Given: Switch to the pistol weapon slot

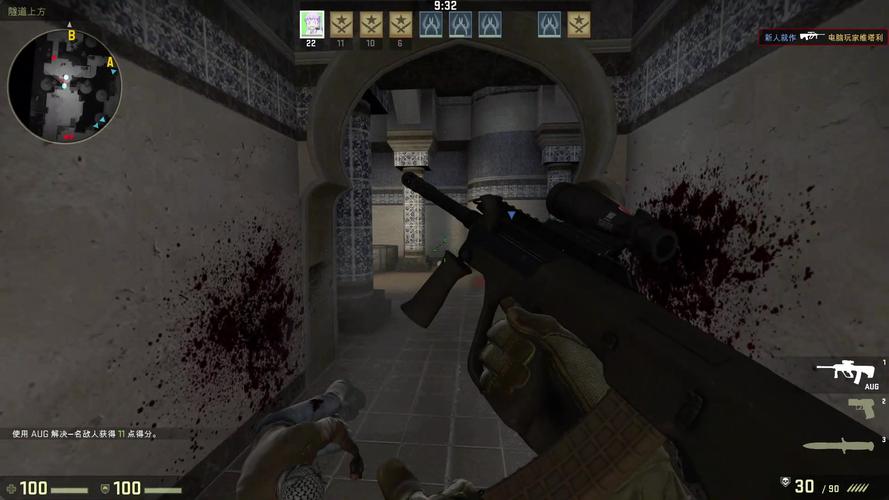Looking at the screenshot, I should tap(860, 408).
